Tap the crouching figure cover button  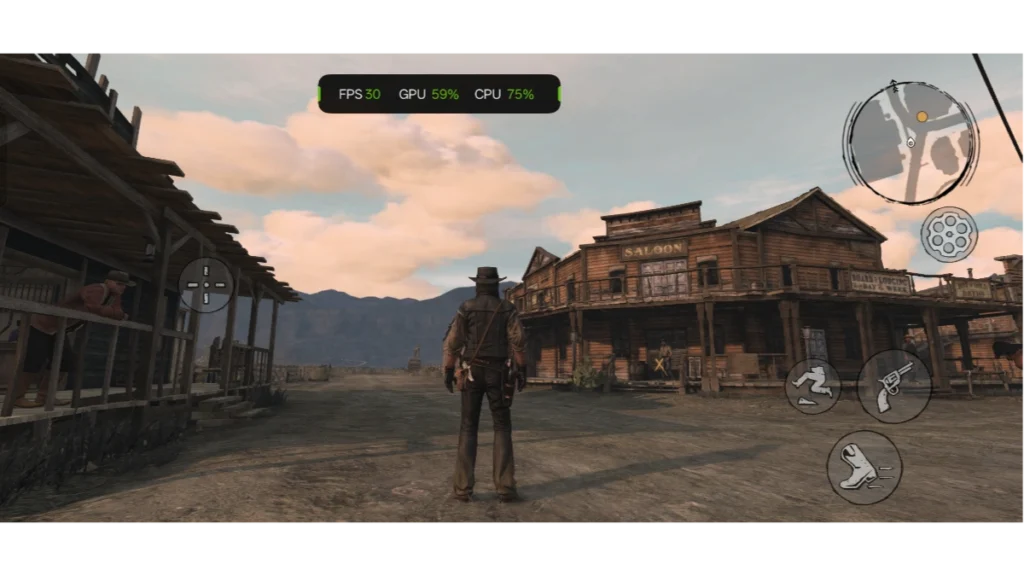click(x=813, y=386)
